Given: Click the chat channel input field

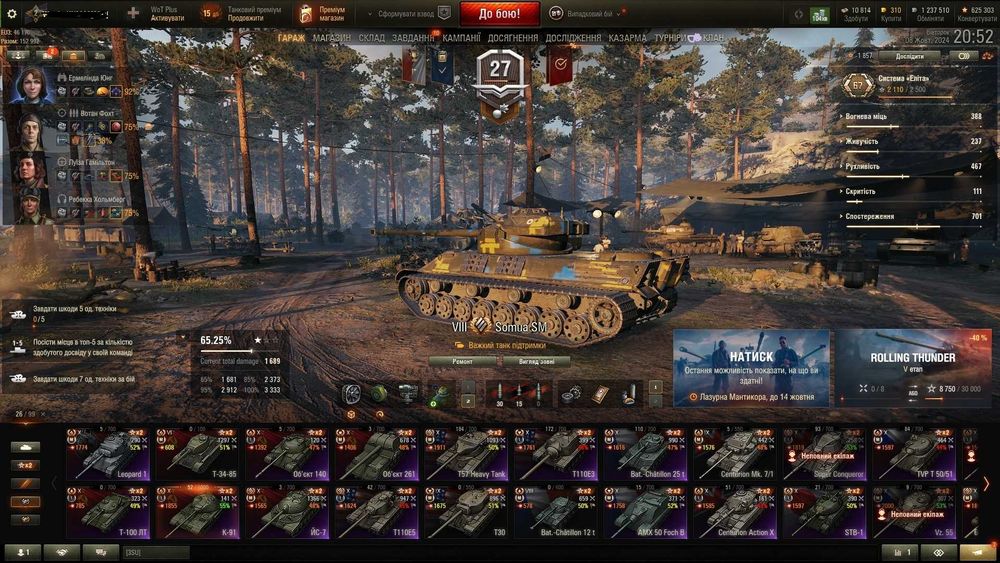Looking at the screenshot, I should pyautogui.click(x=155, y=552).
